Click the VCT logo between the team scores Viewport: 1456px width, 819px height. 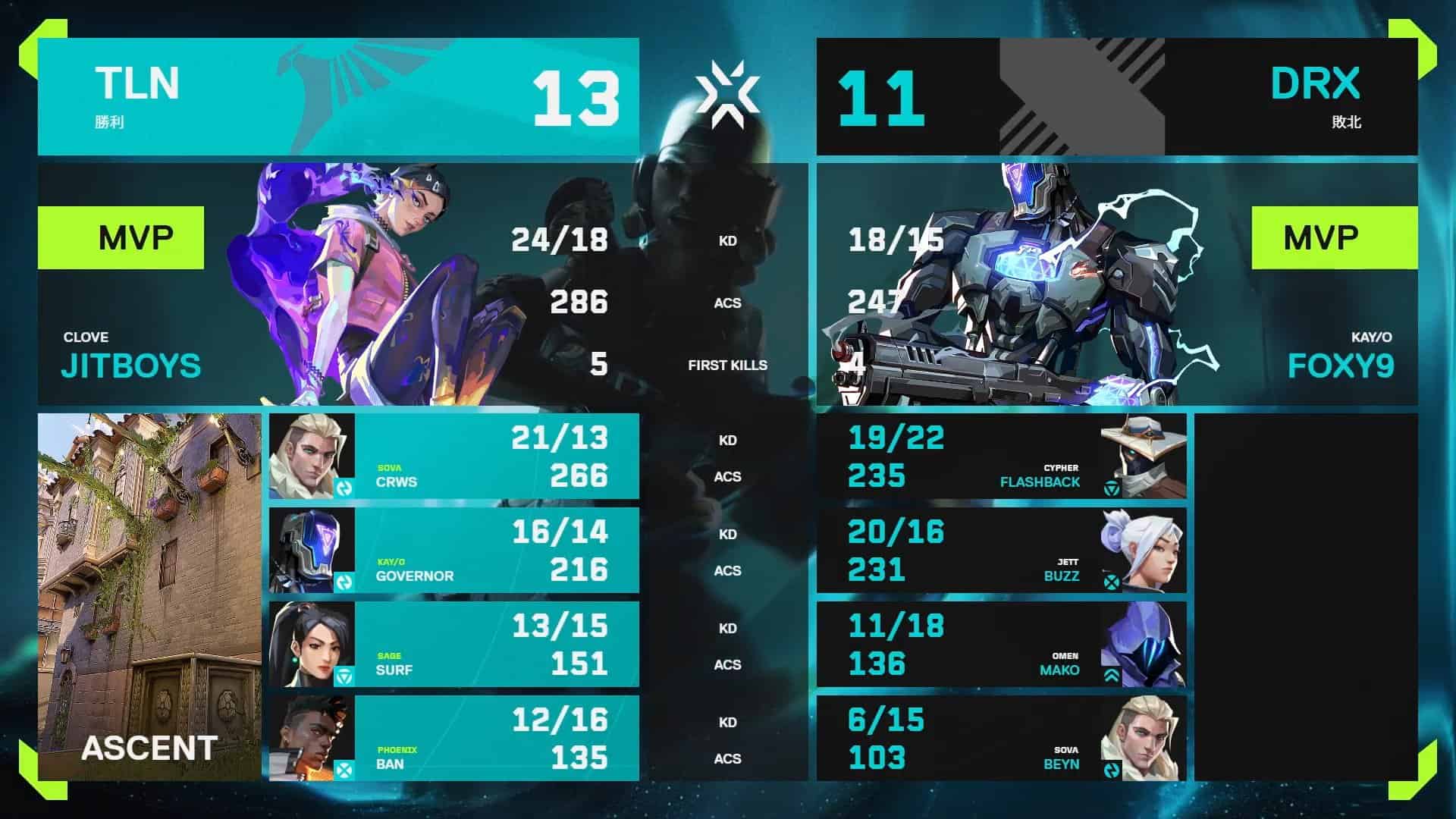[x=730, y=93]
